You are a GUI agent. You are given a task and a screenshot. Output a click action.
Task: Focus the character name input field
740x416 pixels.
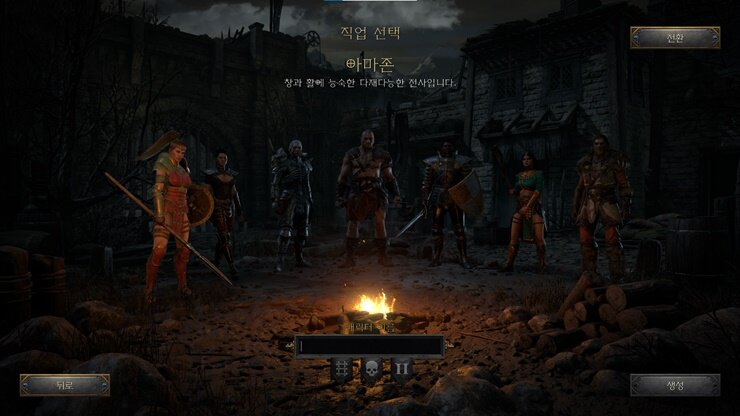(370, 345)
